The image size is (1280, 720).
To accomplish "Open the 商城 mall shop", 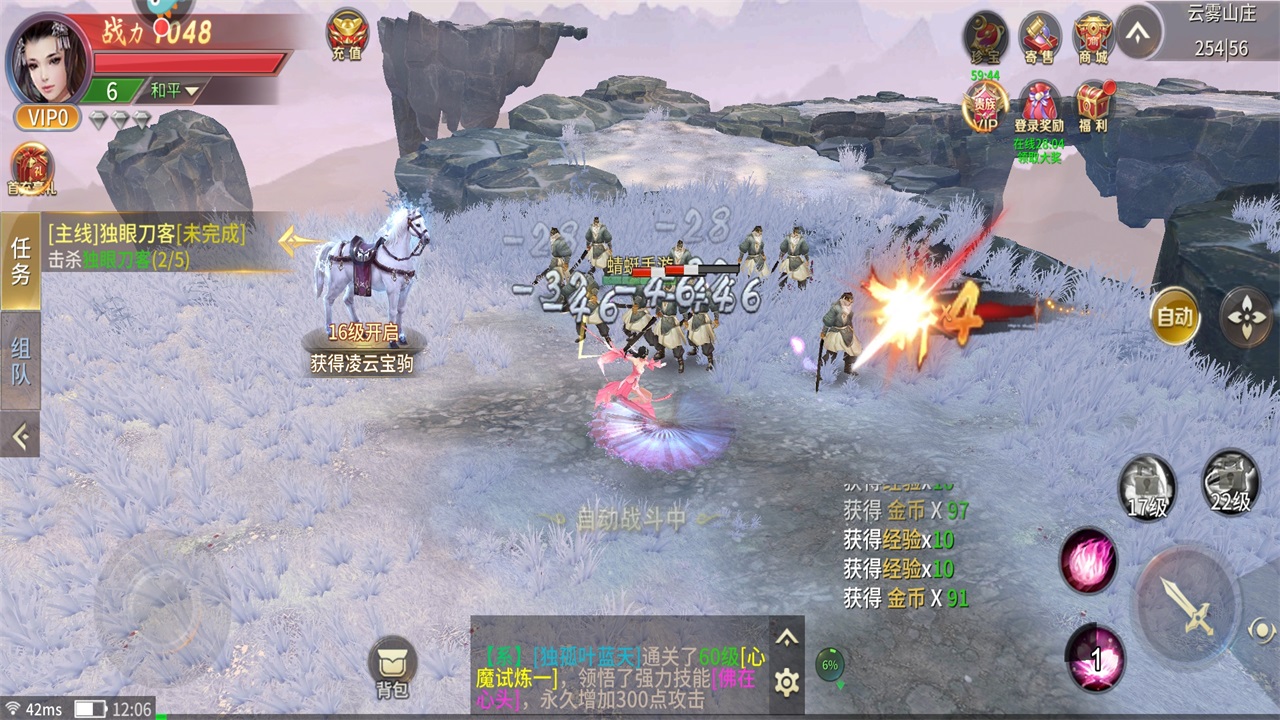I will 1094,38.
